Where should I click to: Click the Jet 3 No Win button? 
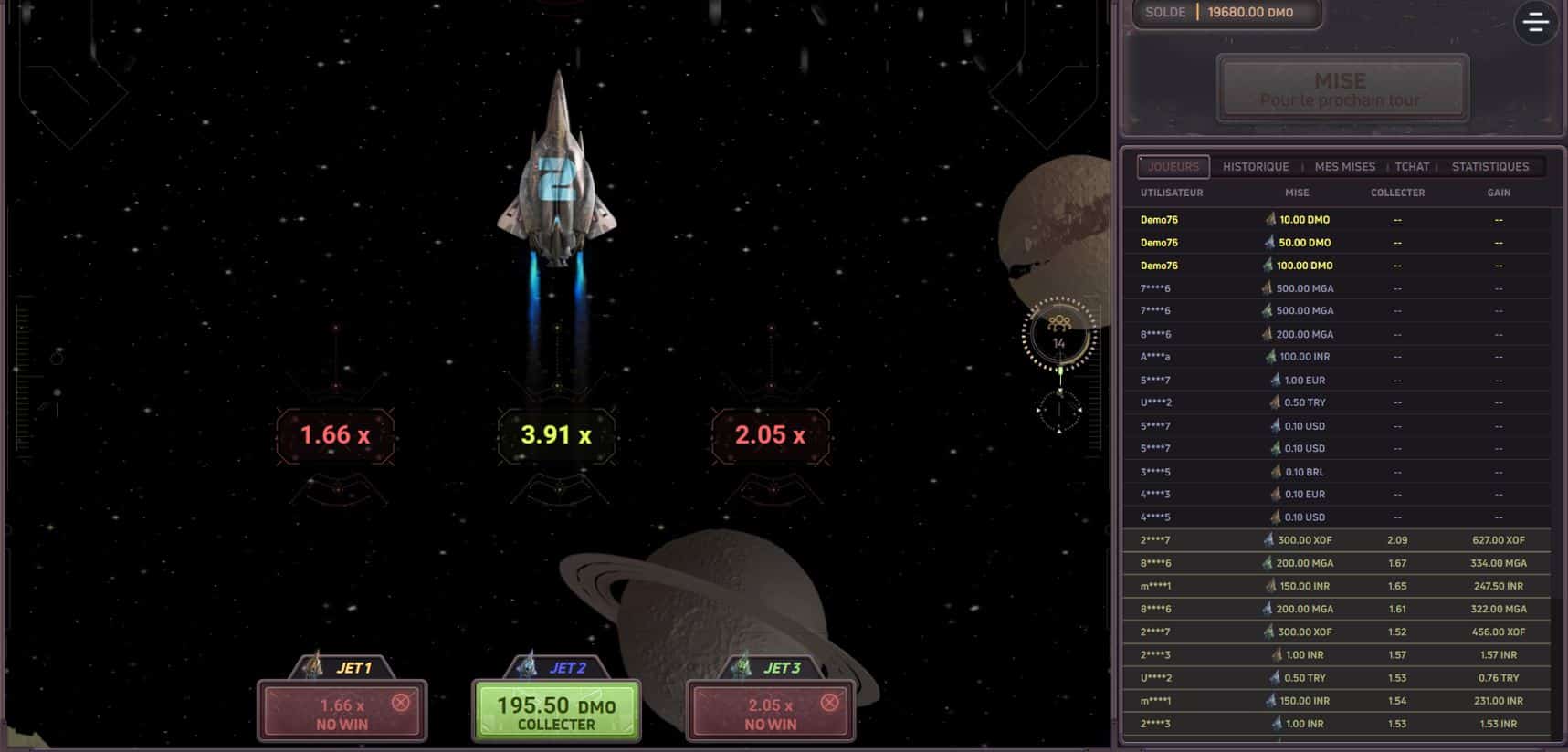point(771,713)
